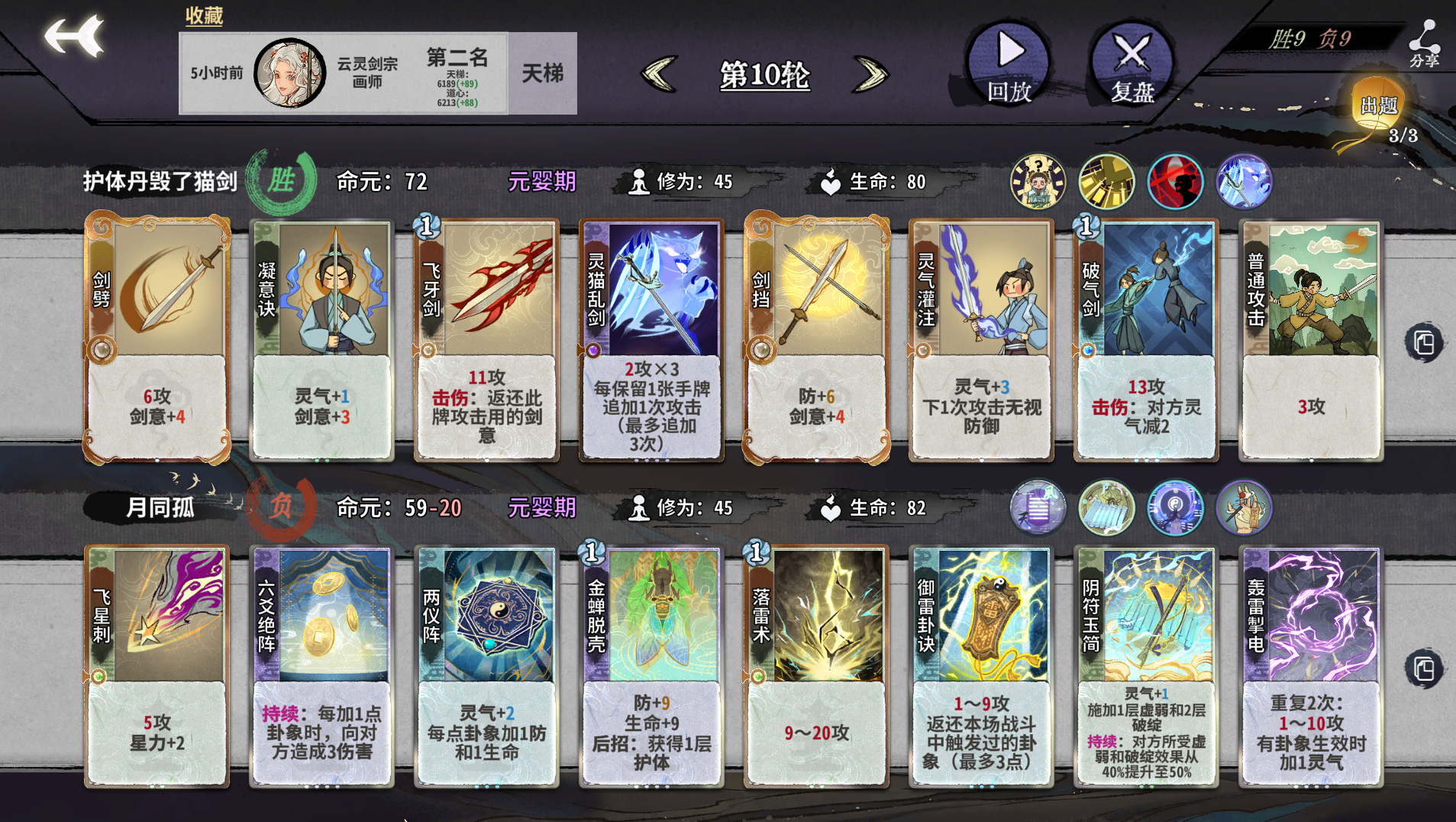Image resolution: width=1456 pixels, height=822 pixels.
Task: Click the question-mark buff icon above winner's cards
Action: pos(1037,182)
